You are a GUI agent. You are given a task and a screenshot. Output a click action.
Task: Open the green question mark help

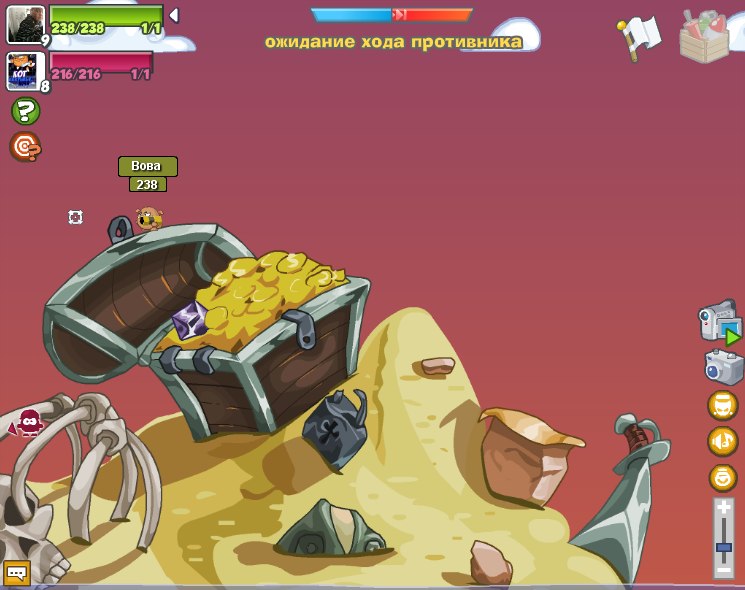tap(25, 111)
